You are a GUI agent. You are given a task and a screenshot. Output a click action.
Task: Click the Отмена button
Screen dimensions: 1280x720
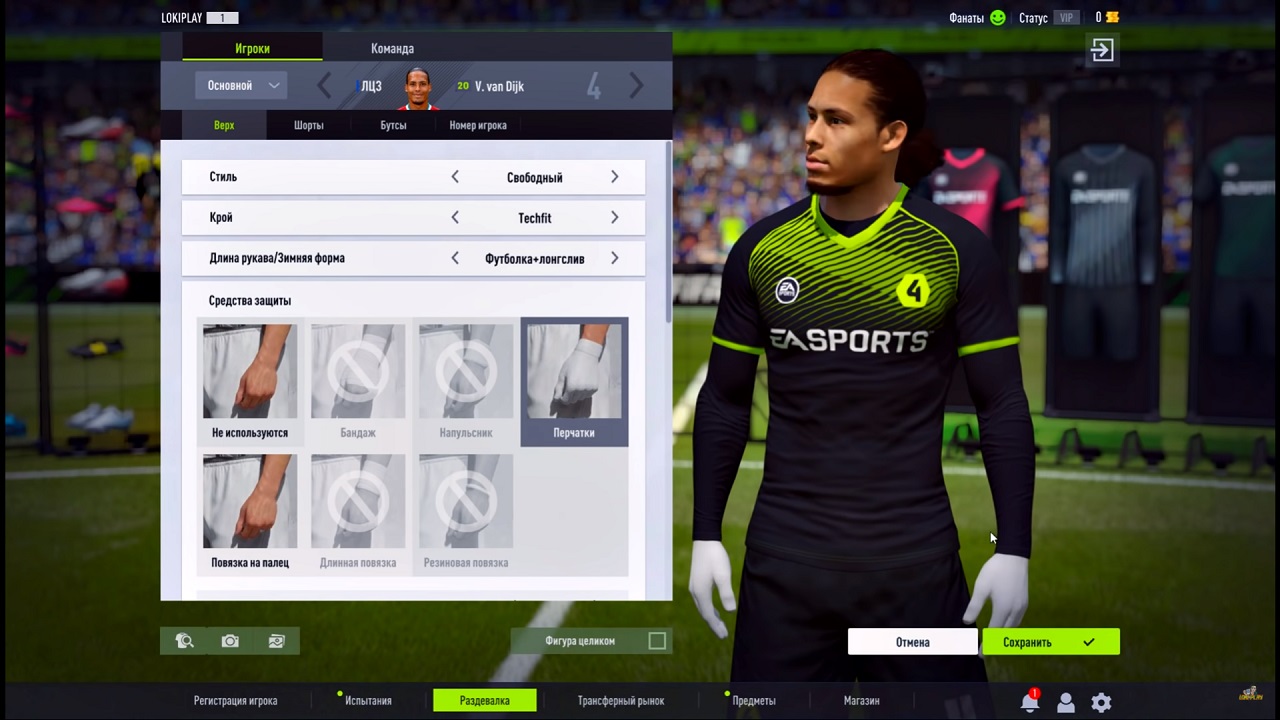[911, 641]
